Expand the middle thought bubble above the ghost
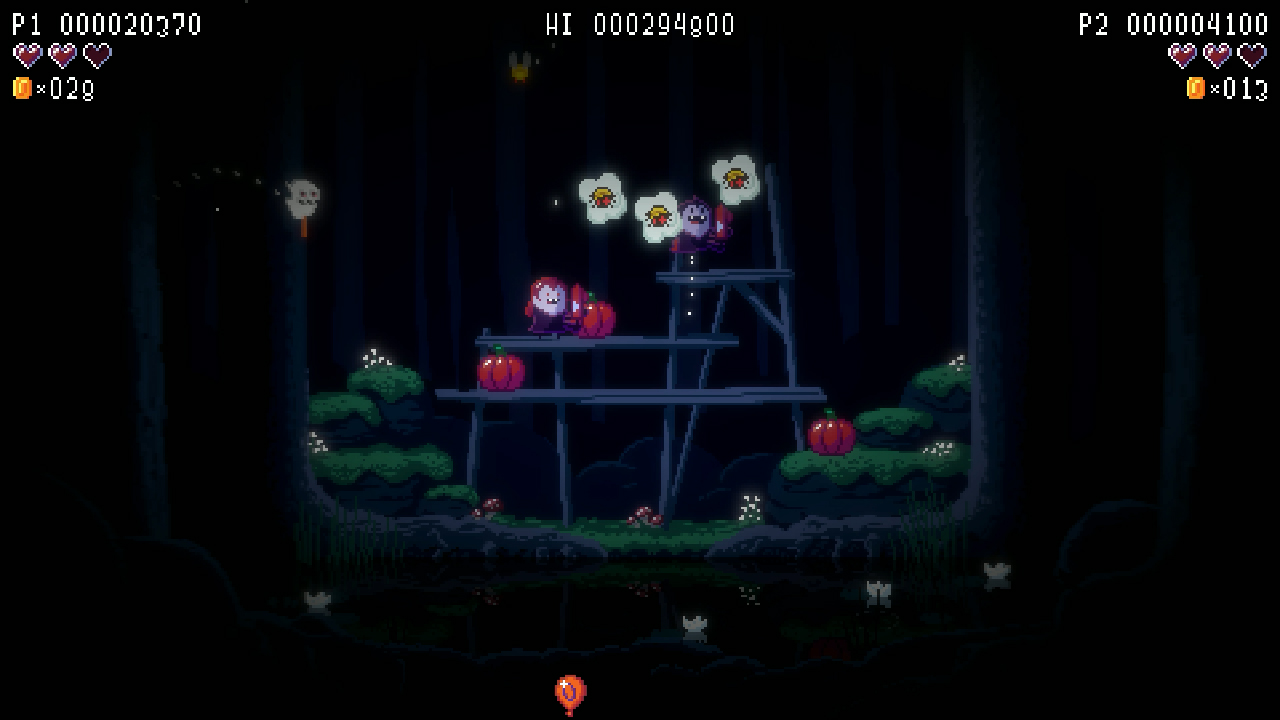The height and width of the screenshot is (720, 1280). pos(660,215)
